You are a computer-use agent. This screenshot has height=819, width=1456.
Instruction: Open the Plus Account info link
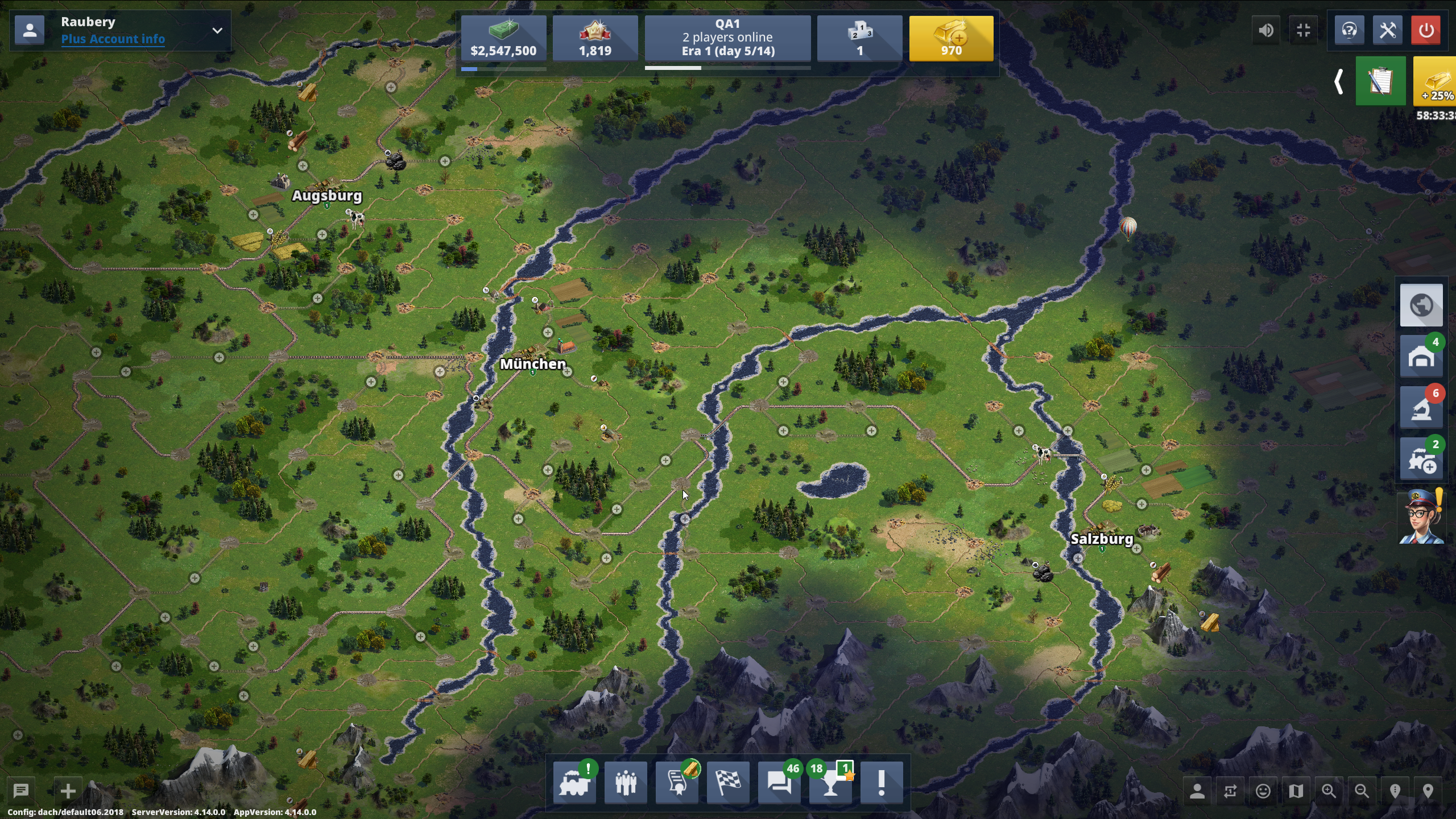[113, 39]
